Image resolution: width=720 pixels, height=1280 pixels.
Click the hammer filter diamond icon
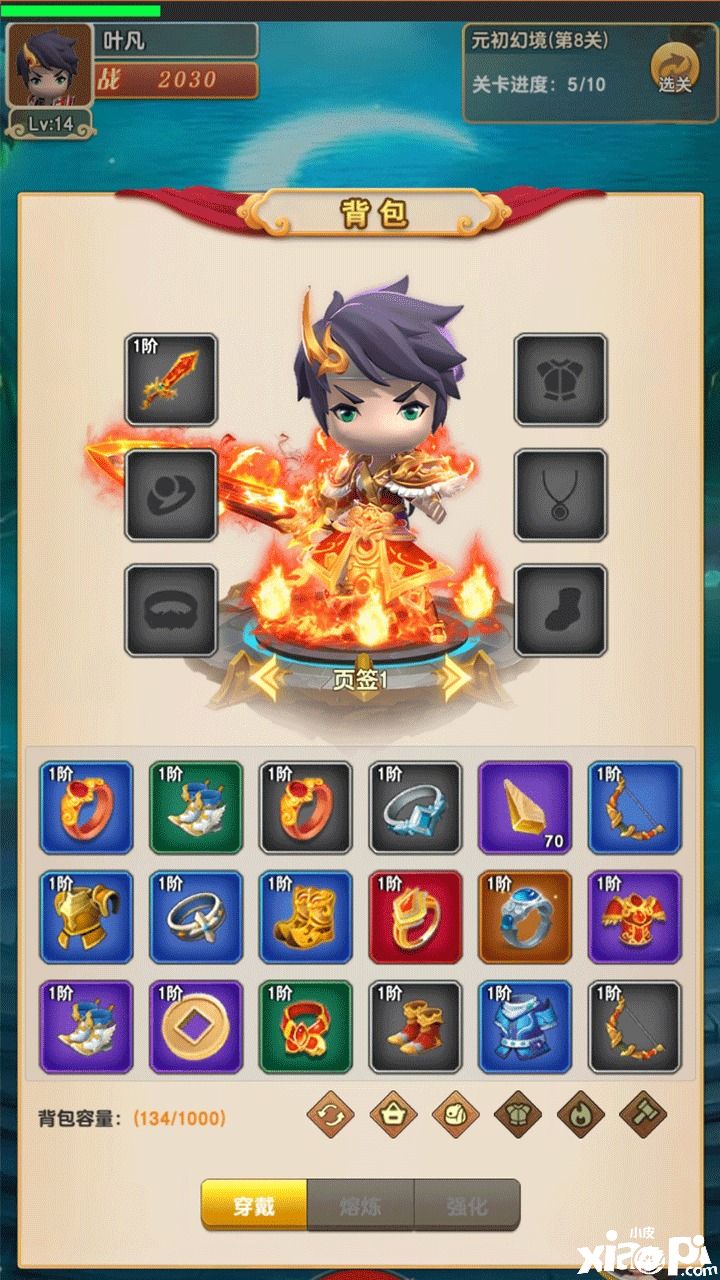pyautogui.click(x=643, y=1115)
